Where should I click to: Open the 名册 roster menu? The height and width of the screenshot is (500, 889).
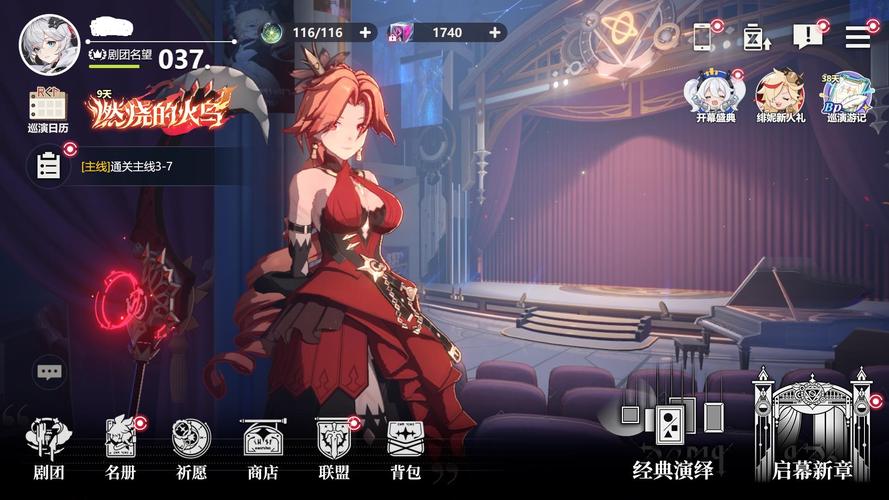coord(120,448)
